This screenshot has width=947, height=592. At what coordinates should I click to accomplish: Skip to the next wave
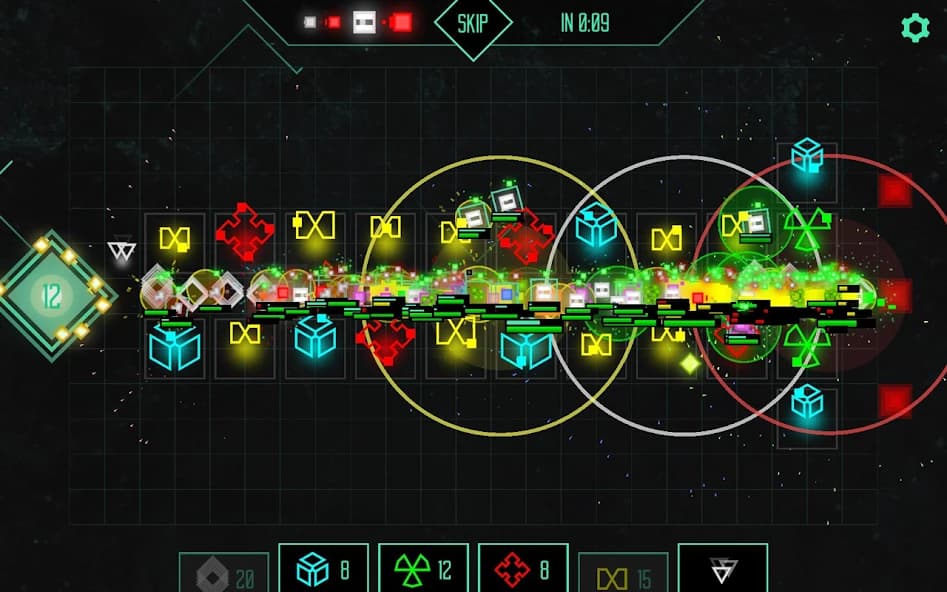[x=472, y=23]
